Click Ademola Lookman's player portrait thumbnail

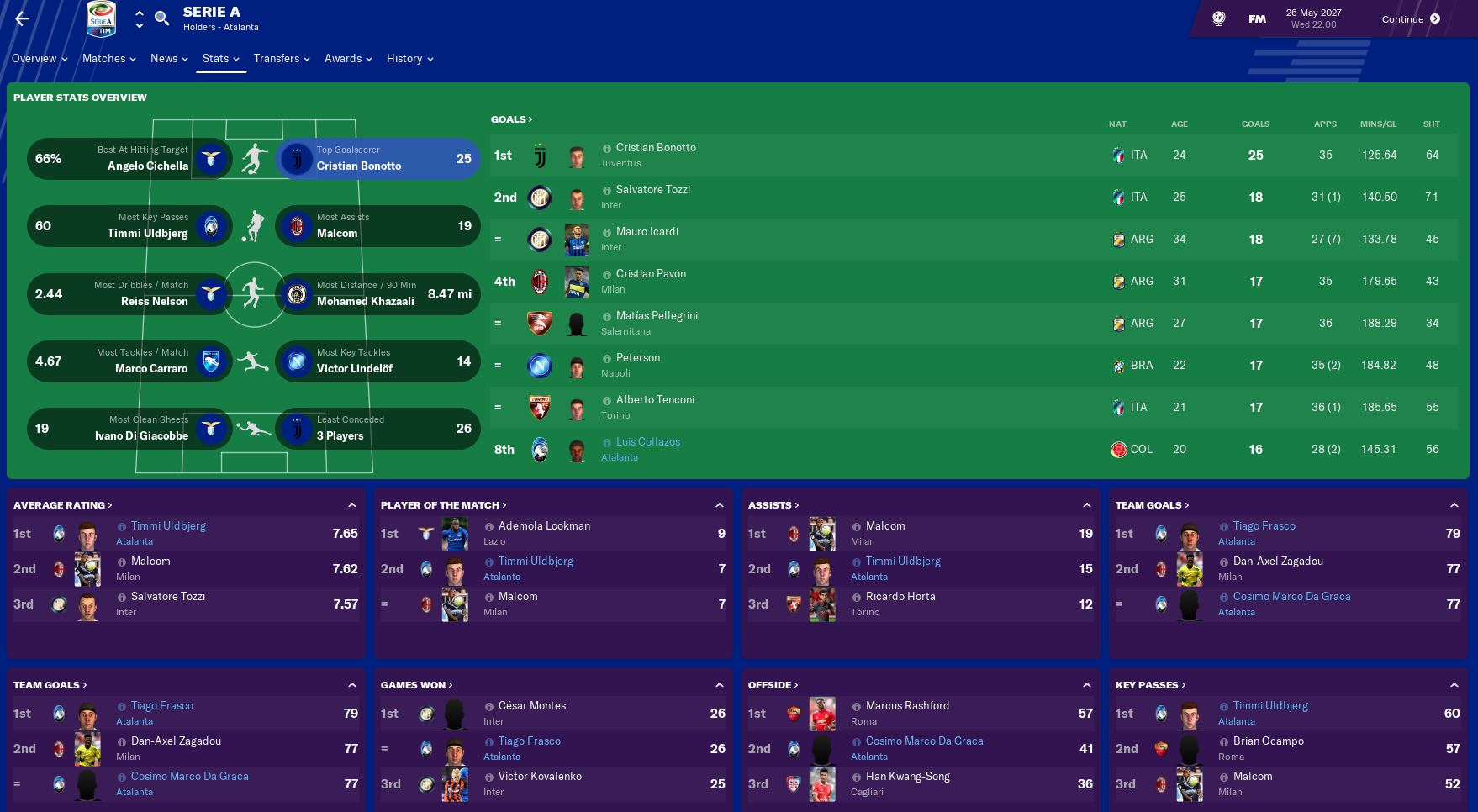(455, 533)
